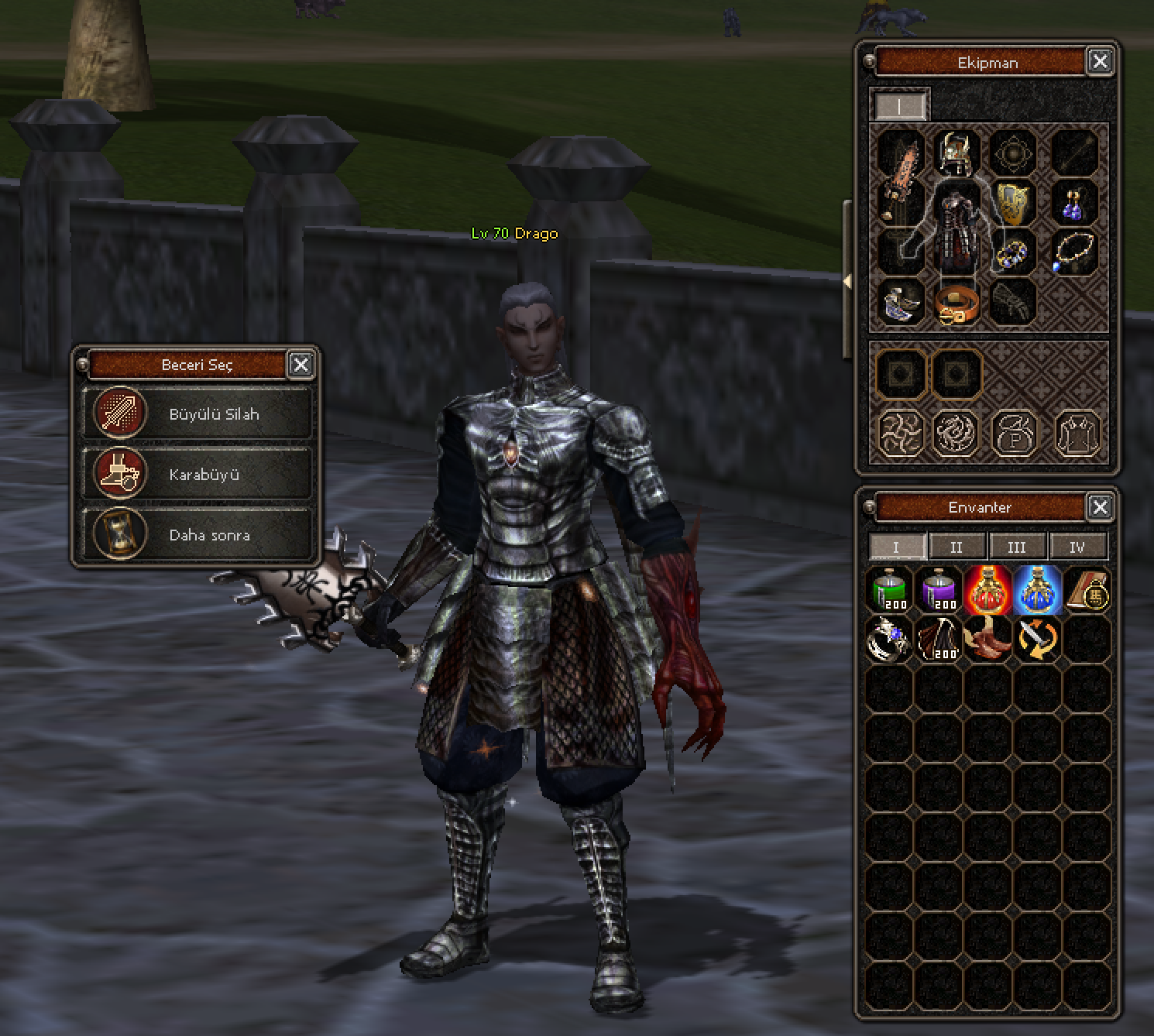
Task: Switch to inventory page II
Action: point(957,547)
